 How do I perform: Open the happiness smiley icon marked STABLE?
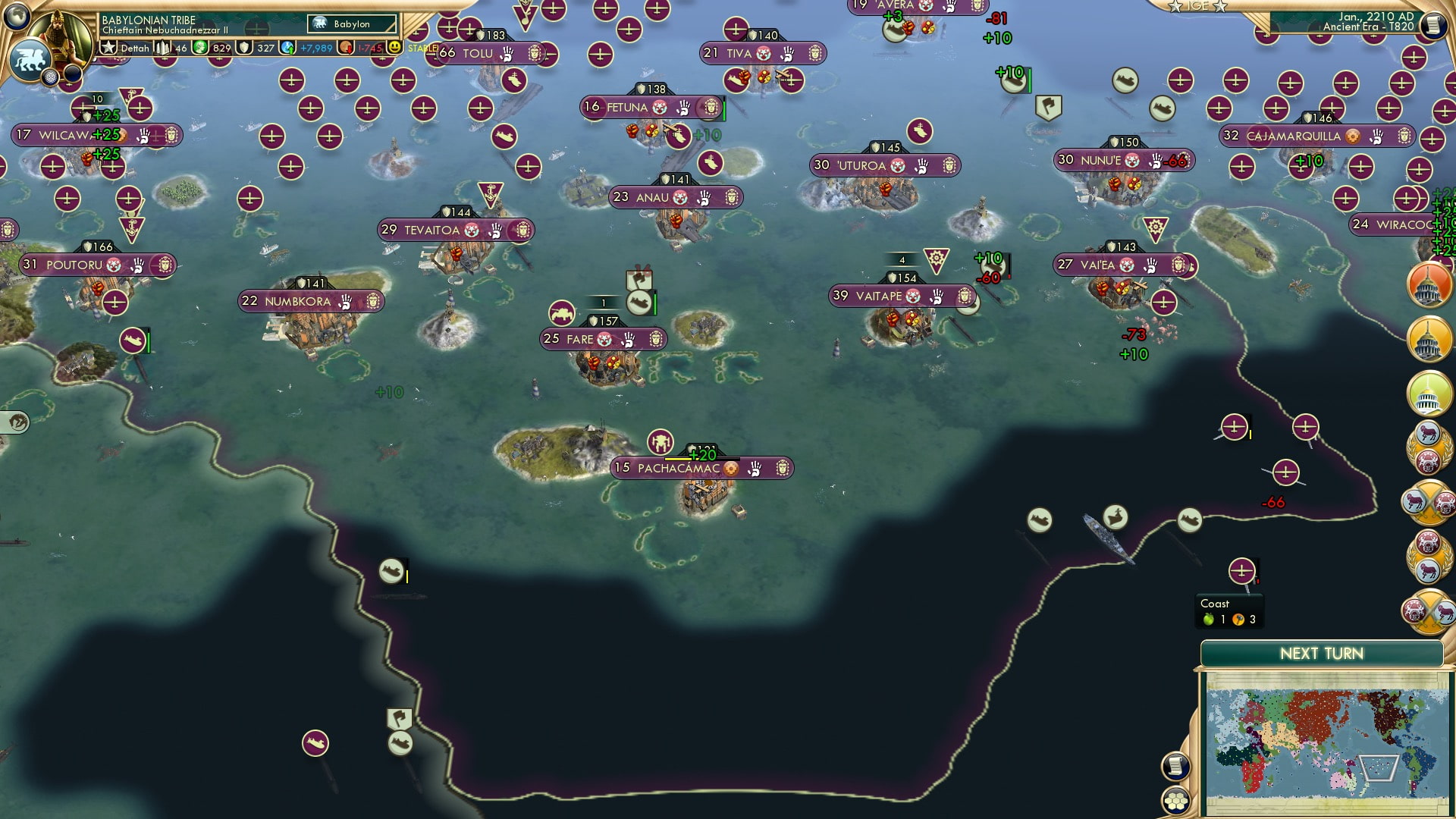(395, 47)
